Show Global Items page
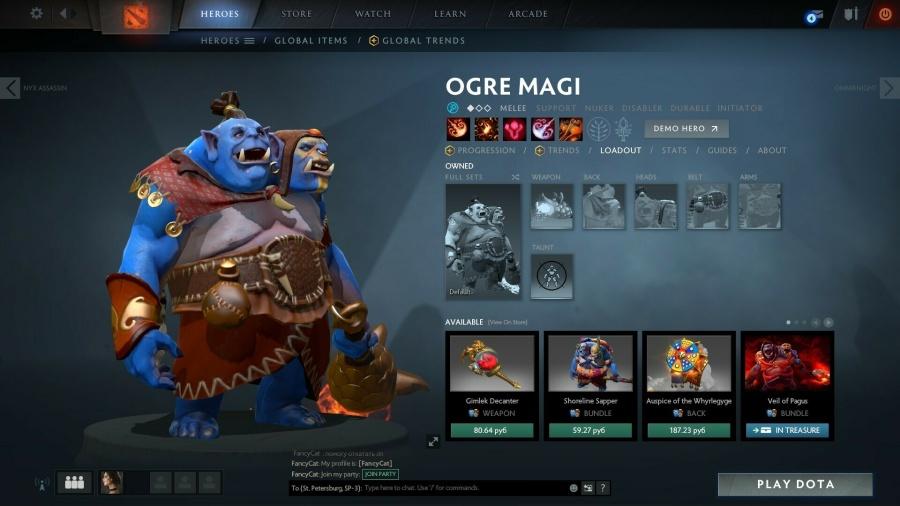Screen dimensions: 900x506 310,41
